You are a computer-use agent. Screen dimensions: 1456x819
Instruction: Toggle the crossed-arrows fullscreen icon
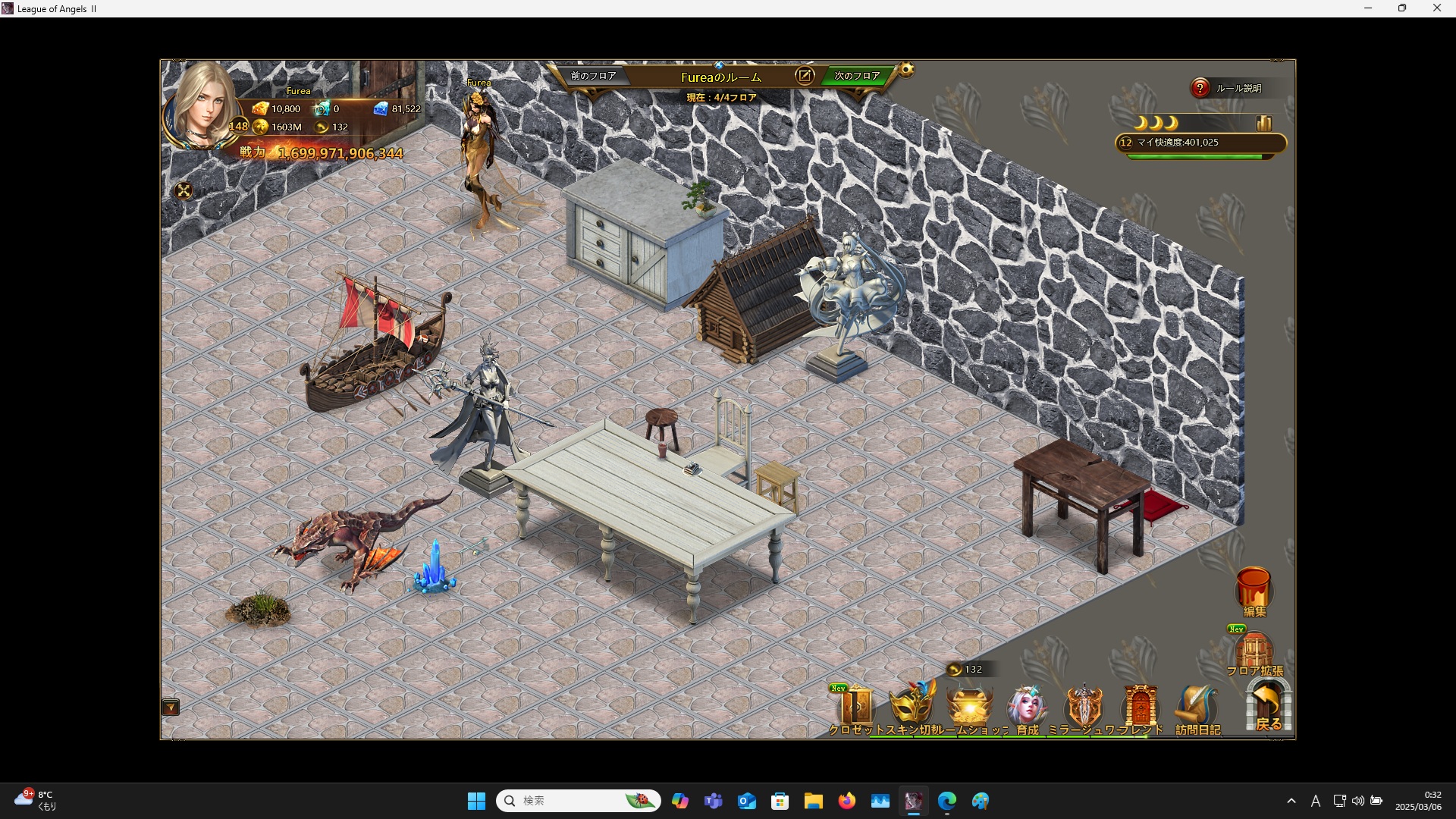coord(184,191)
